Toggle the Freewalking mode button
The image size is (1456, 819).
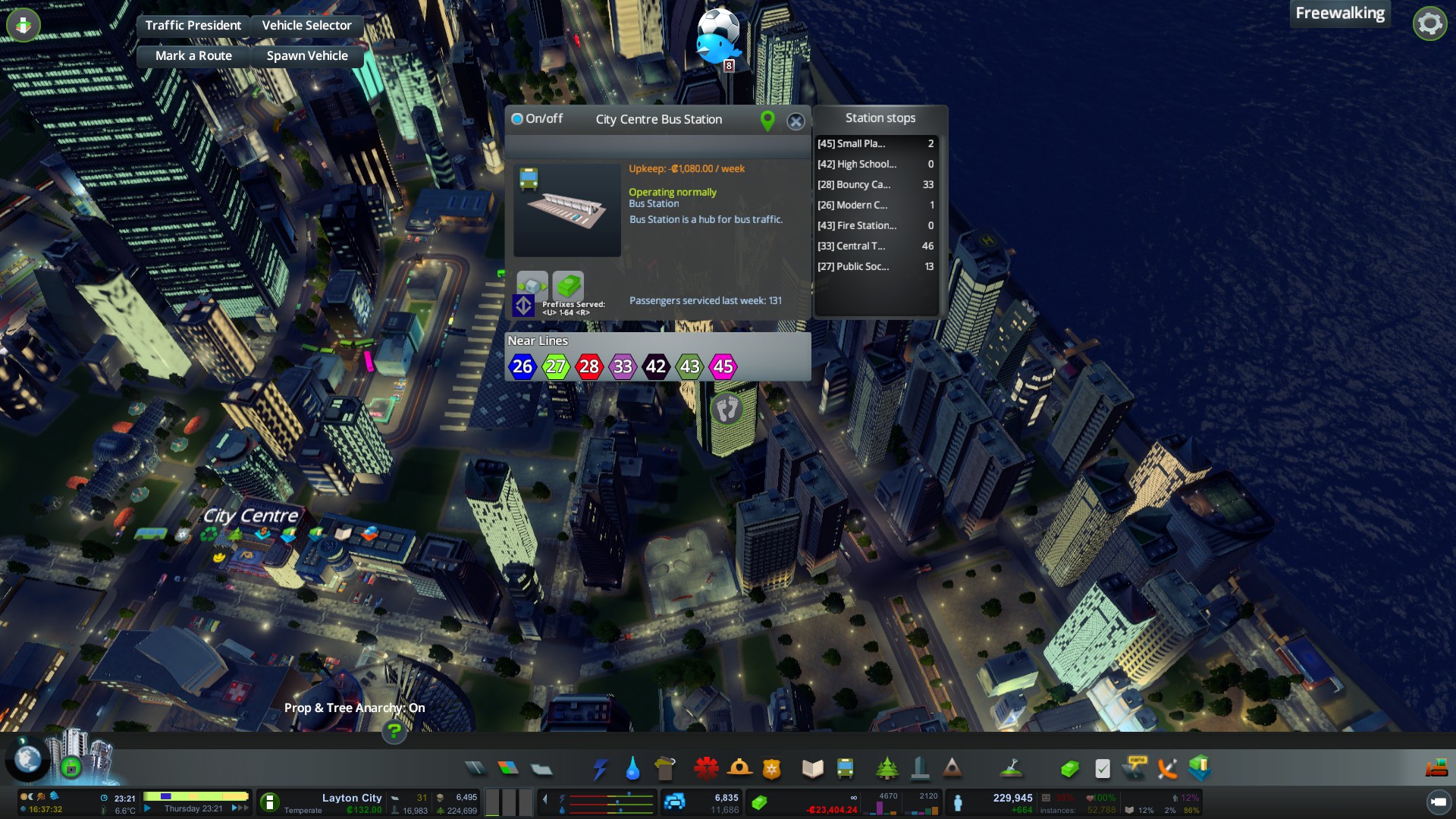[x=1340, y=14]
